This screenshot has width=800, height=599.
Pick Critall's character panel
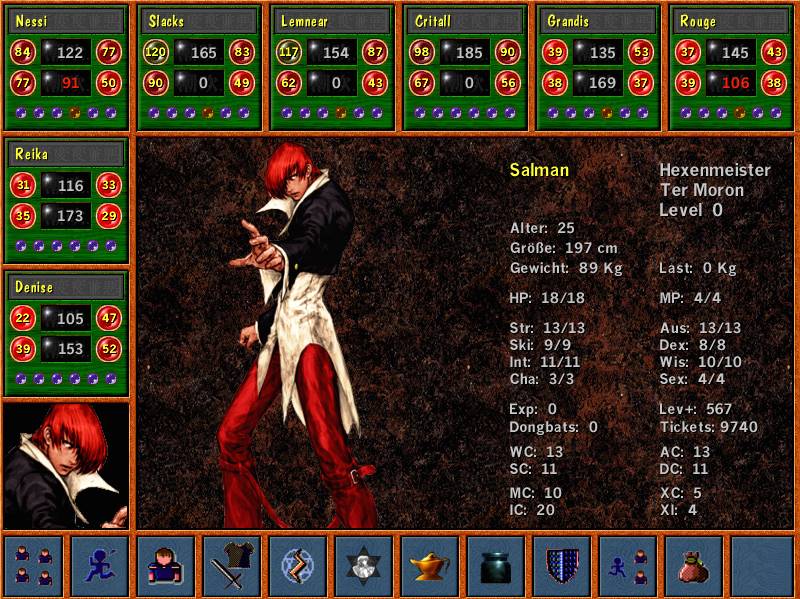465,67
